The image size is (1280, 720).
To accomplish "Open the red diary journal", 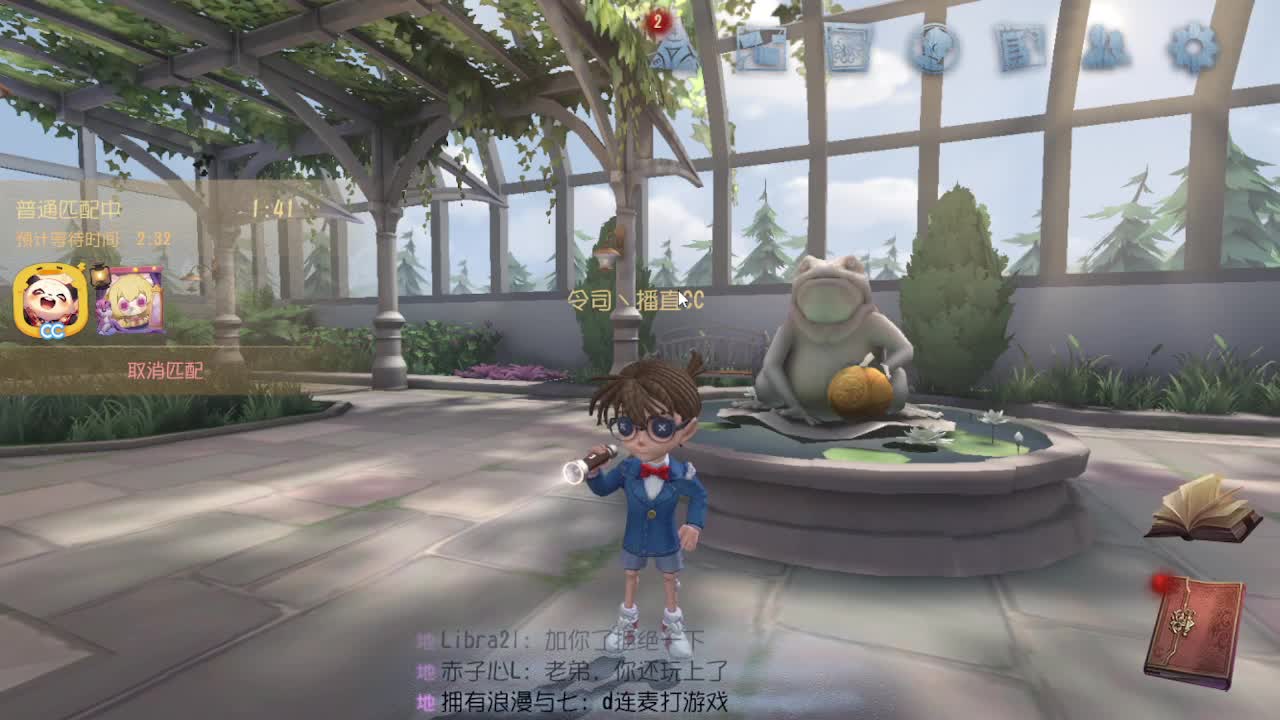I will pyautogui.click(x=1195, y=625).
